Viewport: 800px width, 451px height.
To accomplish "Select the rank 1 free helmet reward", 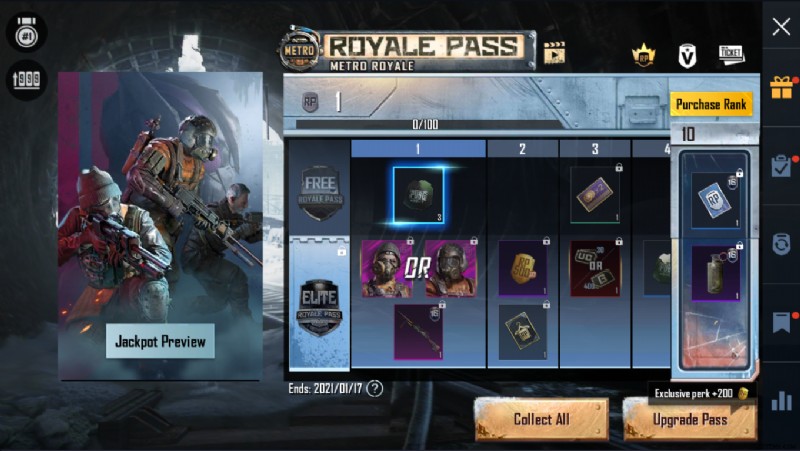I will click(x=418, y=194).
